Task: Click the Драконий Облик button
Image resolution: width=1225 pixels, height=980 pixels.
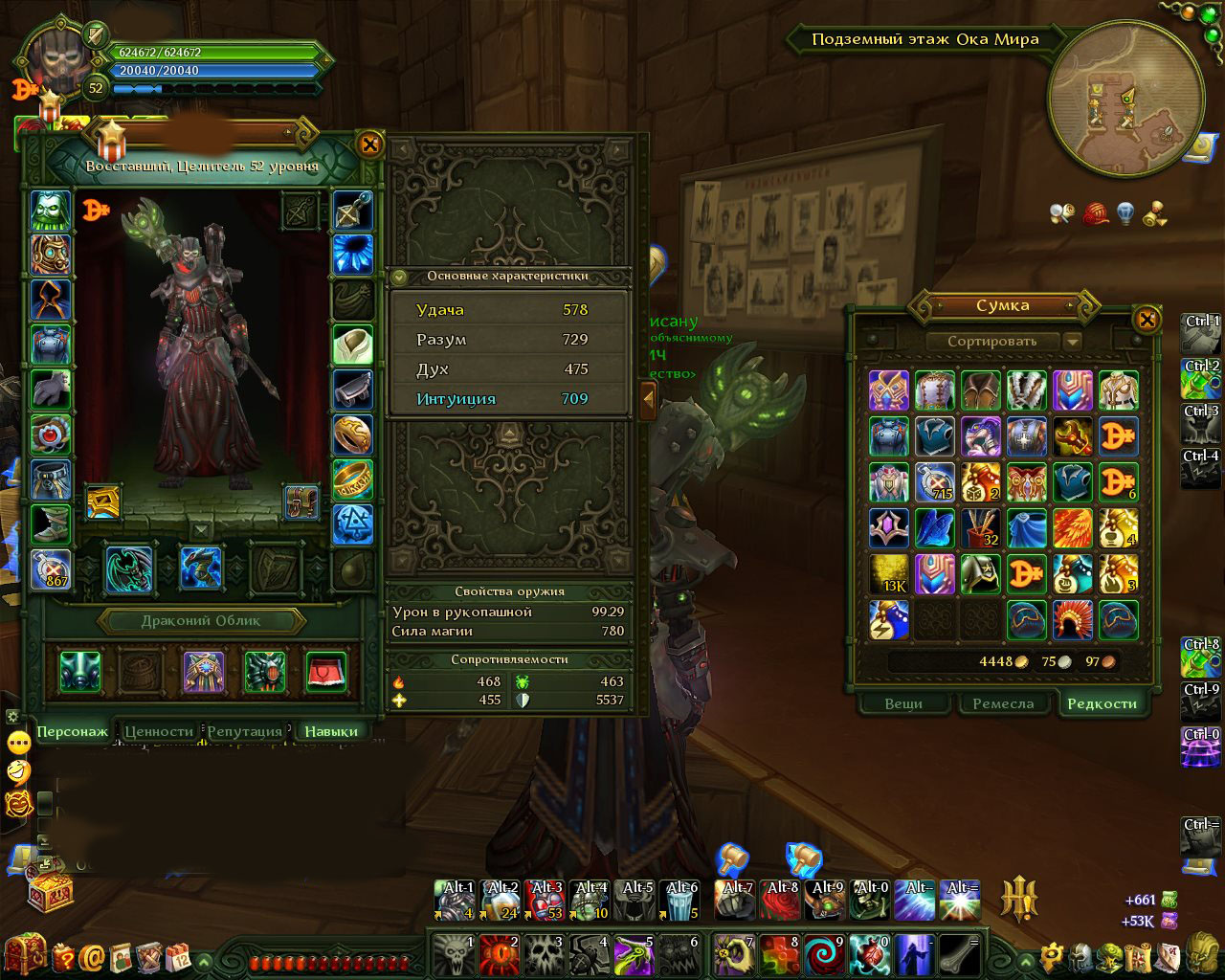Action: coord(201,620)
